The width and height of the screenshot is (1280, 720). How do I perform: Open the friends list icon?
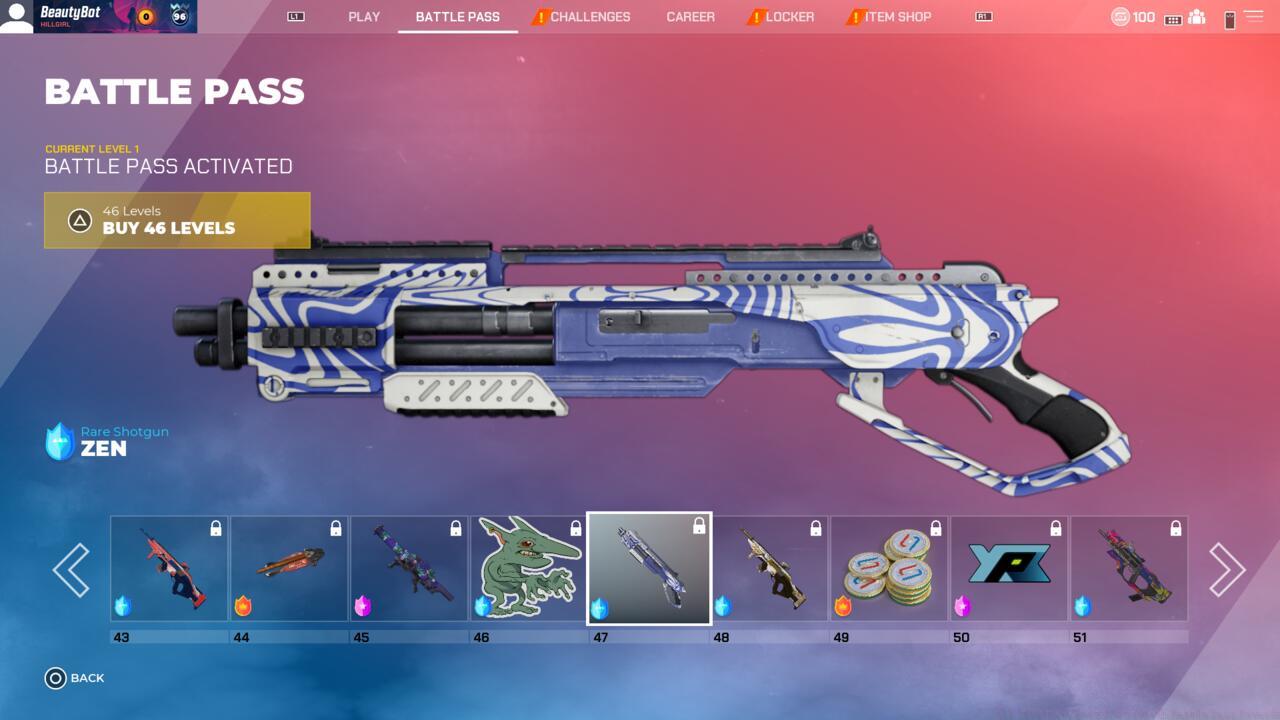pyautogui.click(x=1196, y=18)
